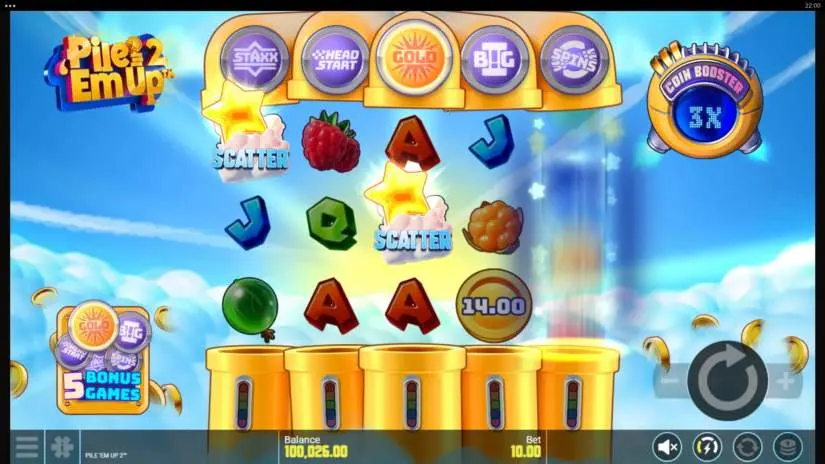Spin the reels with the circular arrow button

click(727, 380)
